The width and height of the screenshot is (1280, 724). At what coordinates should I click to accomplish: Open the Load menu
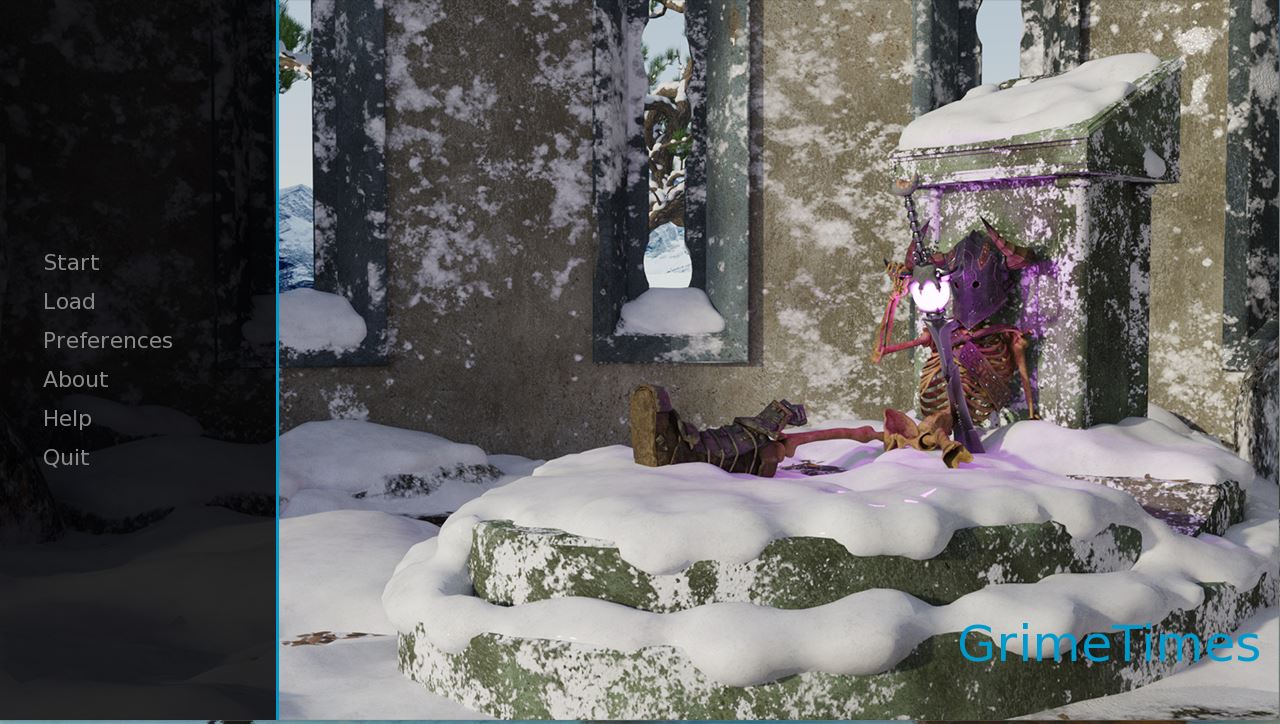click(x=69, y=302)
